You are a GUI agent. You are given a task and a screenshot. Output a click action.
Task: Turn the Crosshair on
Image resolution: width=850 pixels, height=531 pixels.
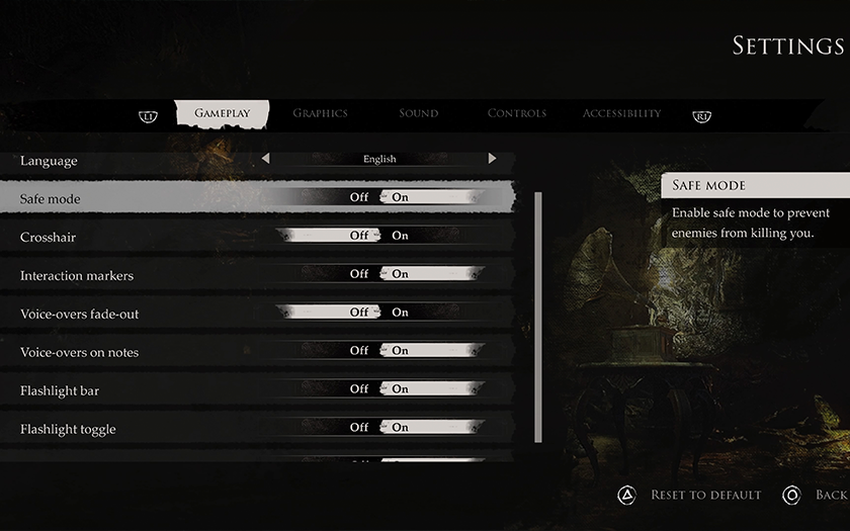(x=400, y=236)
